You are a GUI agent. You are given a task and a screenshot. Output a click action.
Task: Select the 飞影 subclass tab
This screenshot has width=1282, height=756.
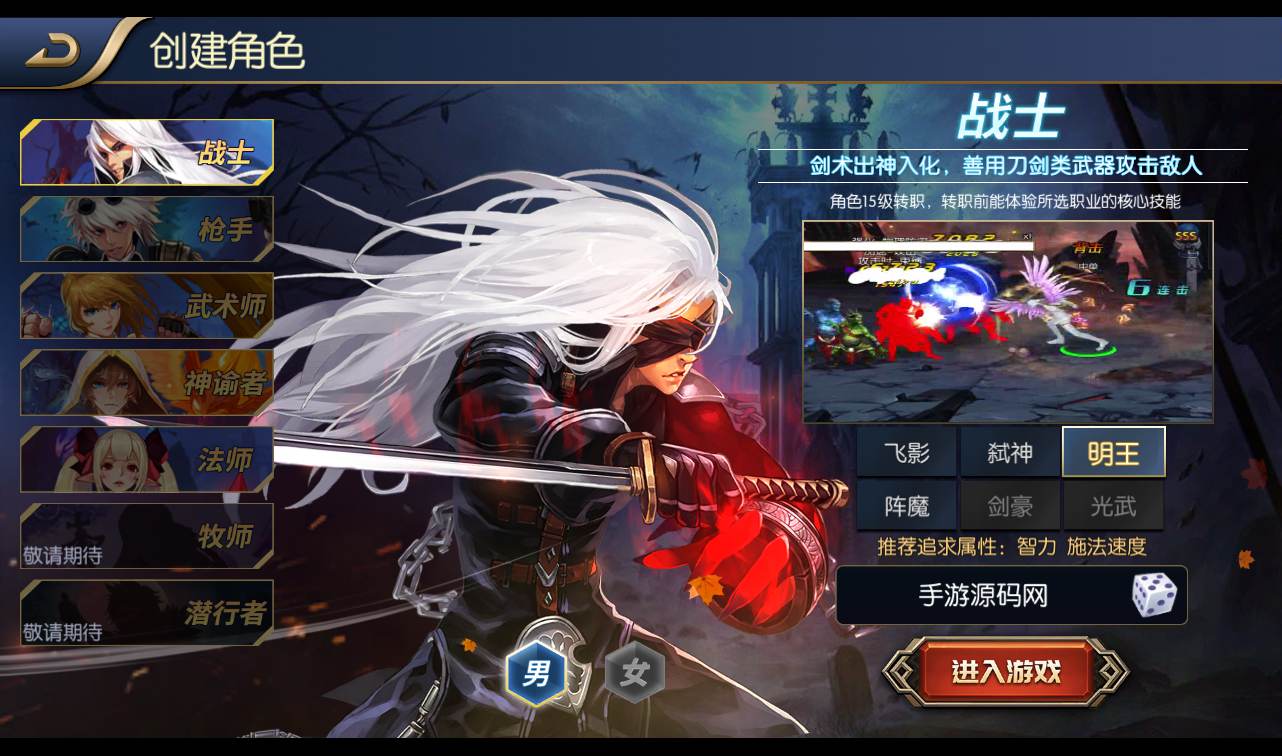908,452
